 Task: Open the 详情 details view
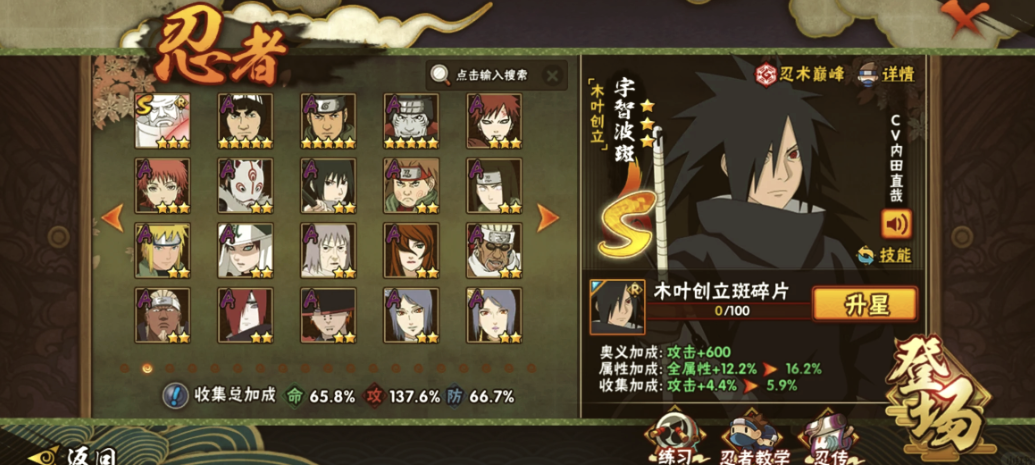click(884, 73)
